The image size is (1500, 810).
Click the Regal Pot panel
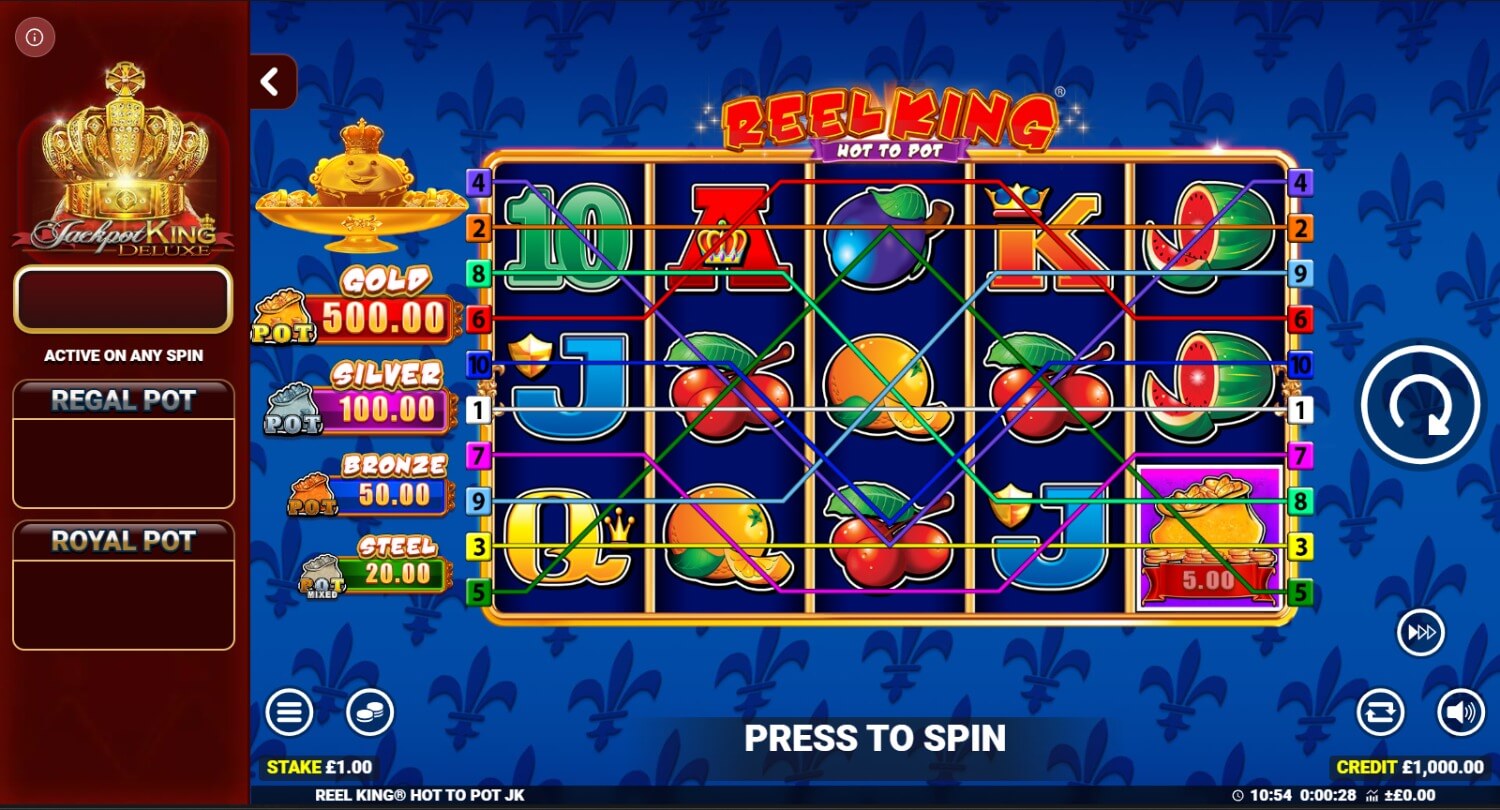(x=123, y=444)
